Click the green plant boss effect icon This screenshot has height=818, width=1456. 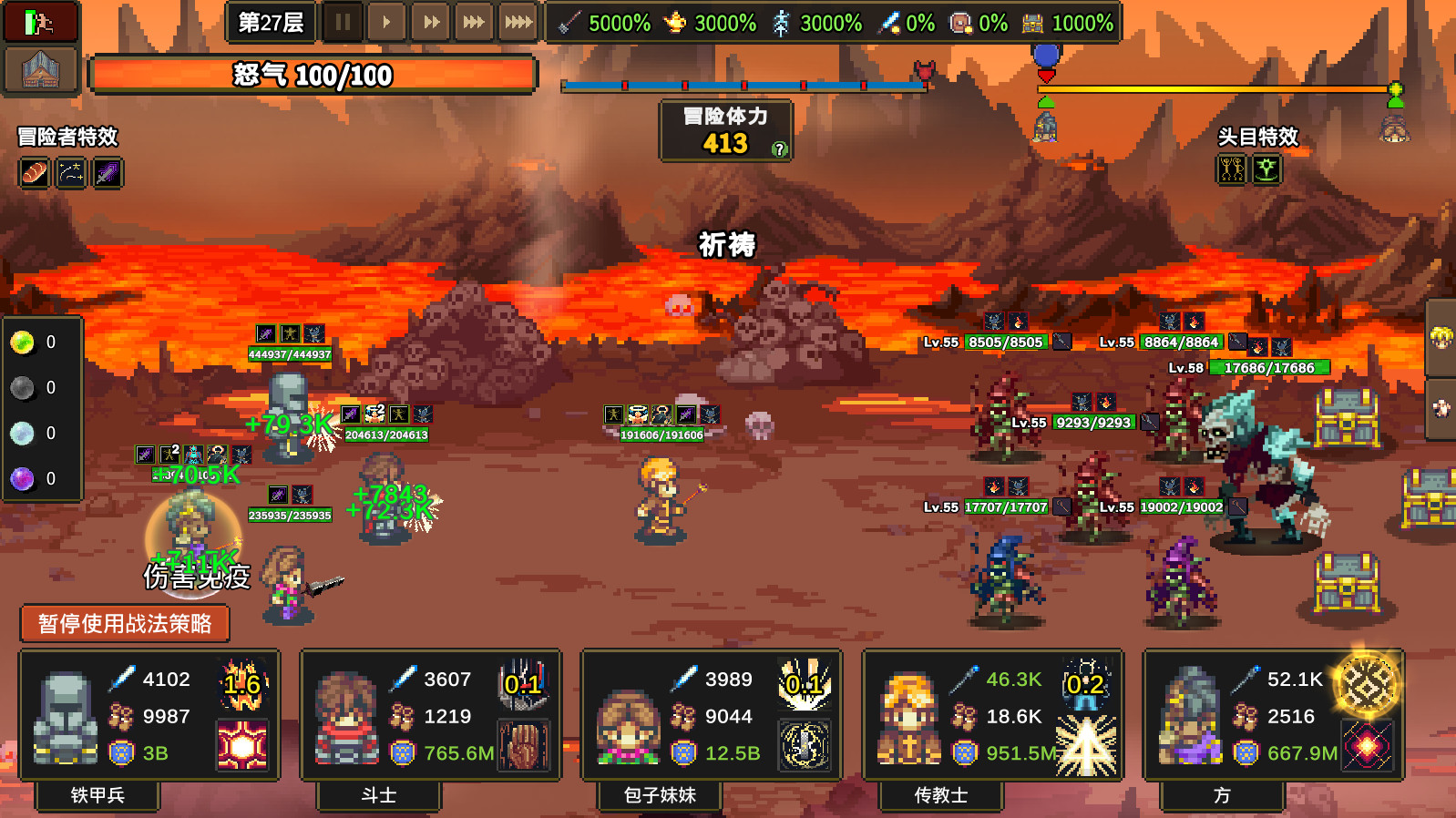1268,169
